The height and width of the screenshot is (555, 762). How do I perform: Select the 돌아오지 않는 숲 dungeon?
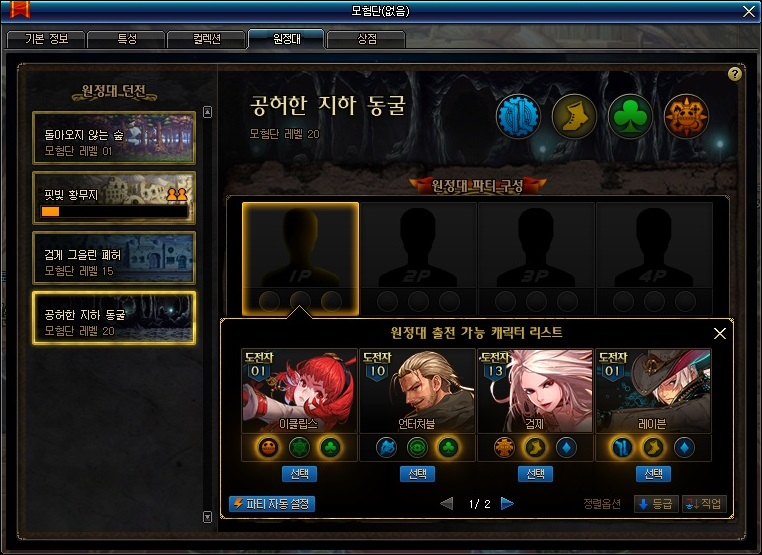(113, 137)
